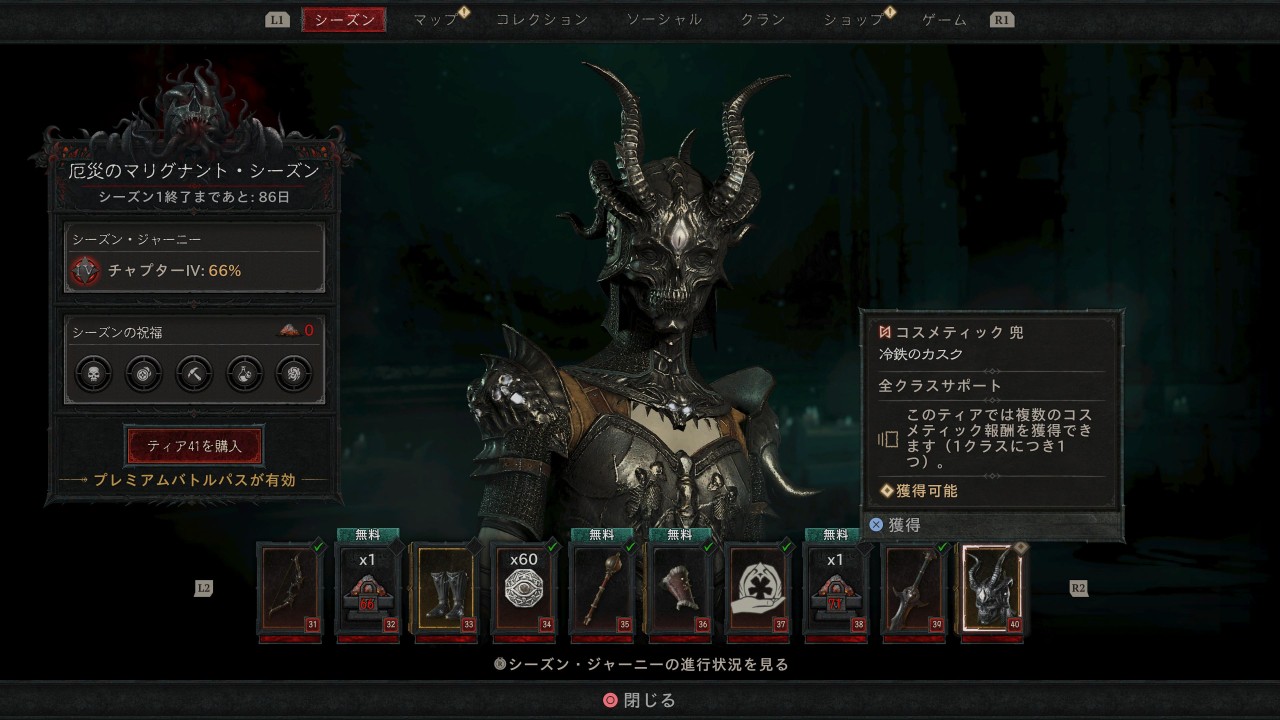Switch to the シーズン tab
The image size is (1280, 720).
pos(344,20)
